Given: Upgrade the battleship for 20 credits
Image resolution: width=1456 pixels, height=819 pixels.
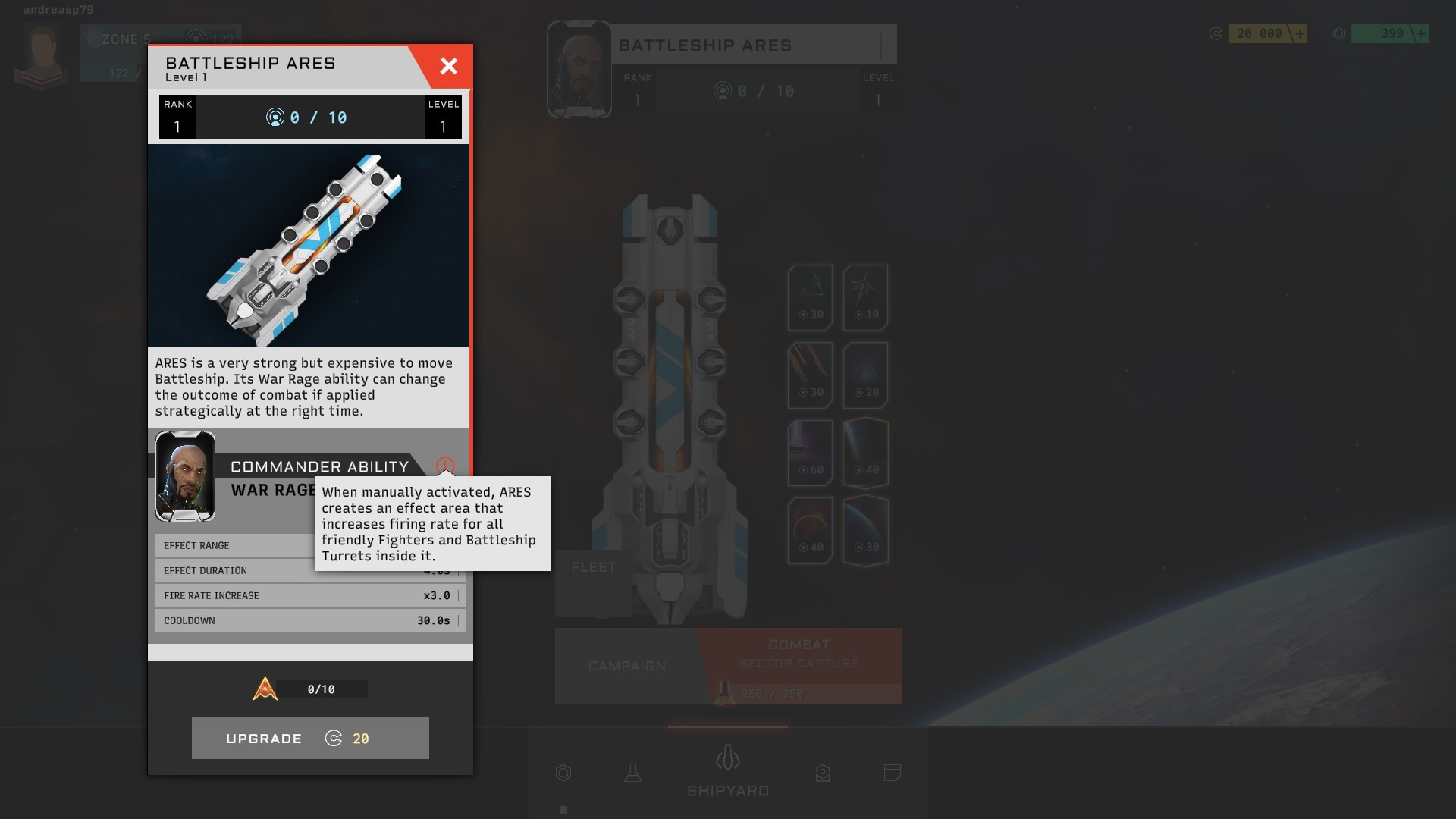Looking at the screenshot, I should pyautogui.click(x=310, y=738).
